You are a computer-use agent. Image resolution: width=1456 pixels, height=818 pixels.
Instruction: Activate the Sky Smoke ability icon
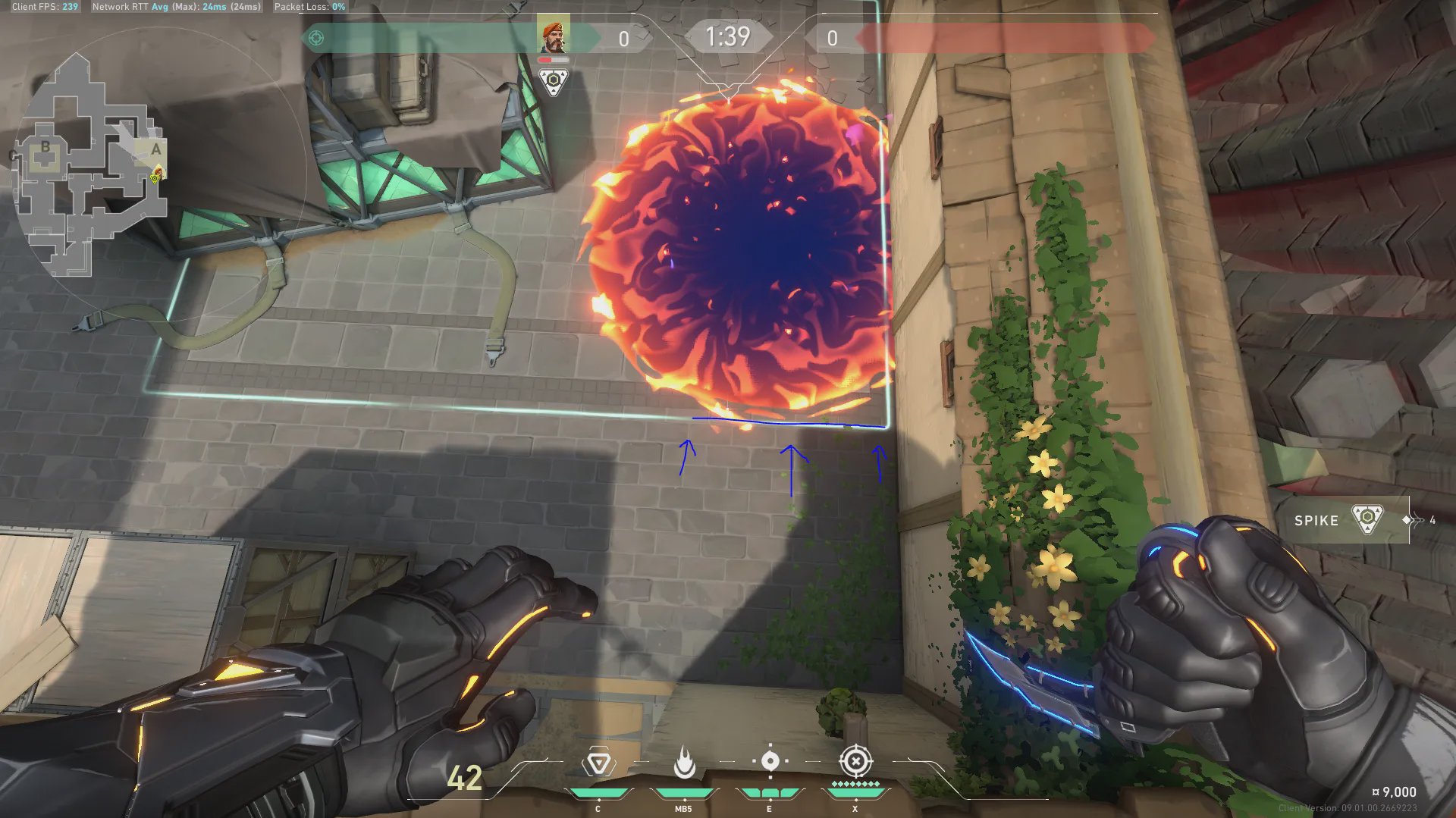(770, 761)
